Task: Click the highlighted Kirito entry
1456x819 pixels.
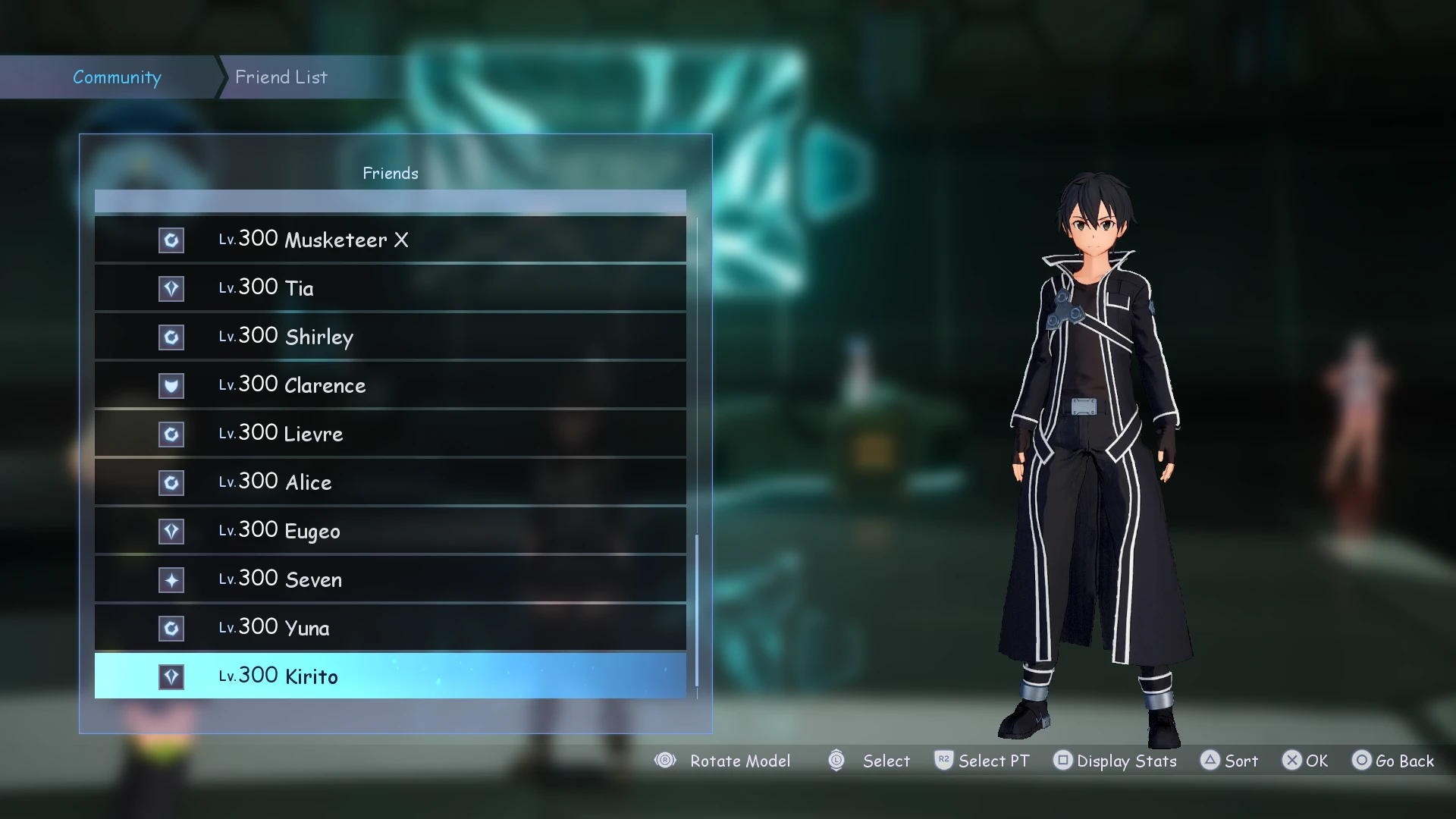Action: coord(390,676)
